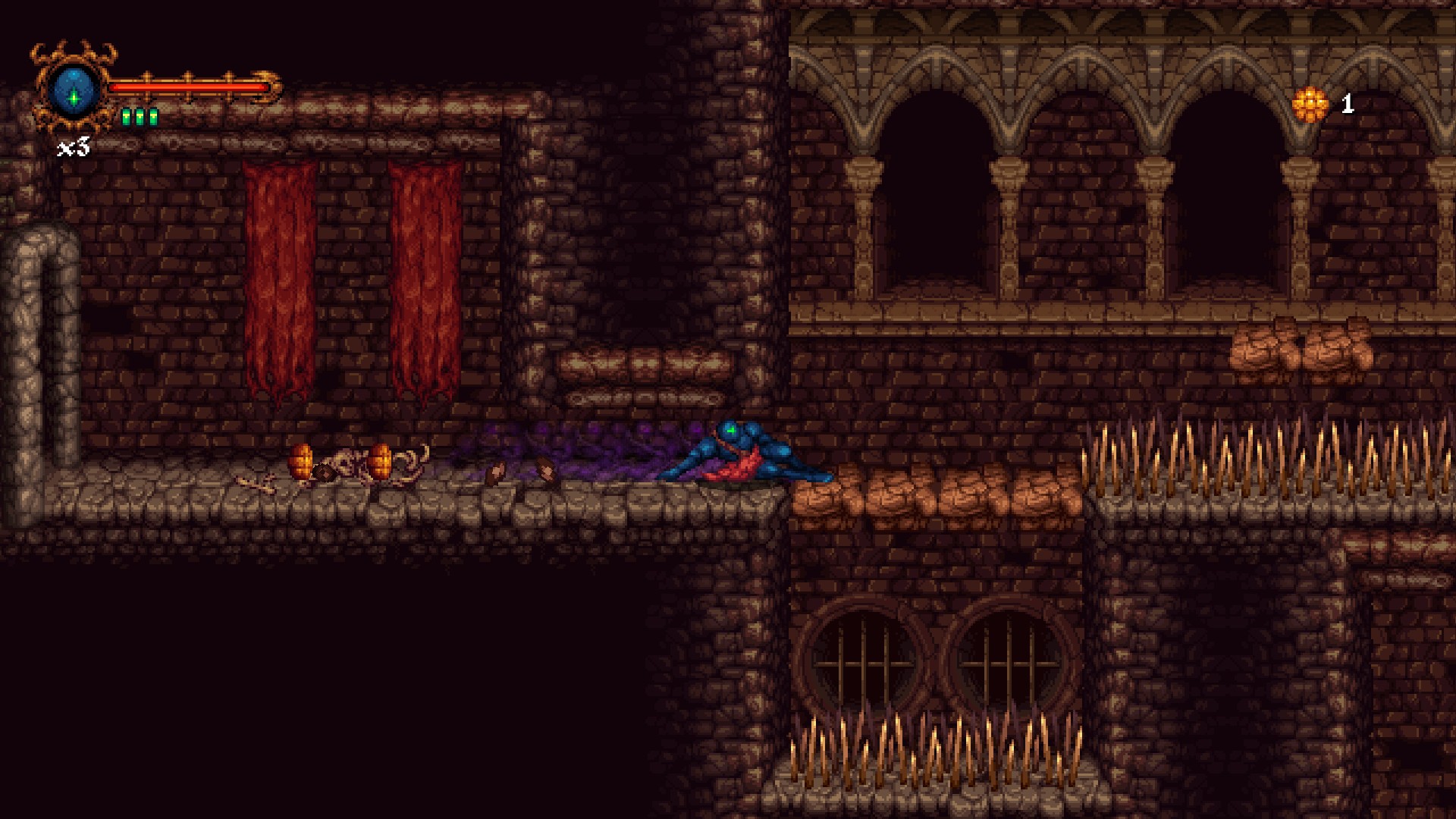Click the right barred circular window
This screenshot has width=1456, height=819.
click(x=1009, y=660)
